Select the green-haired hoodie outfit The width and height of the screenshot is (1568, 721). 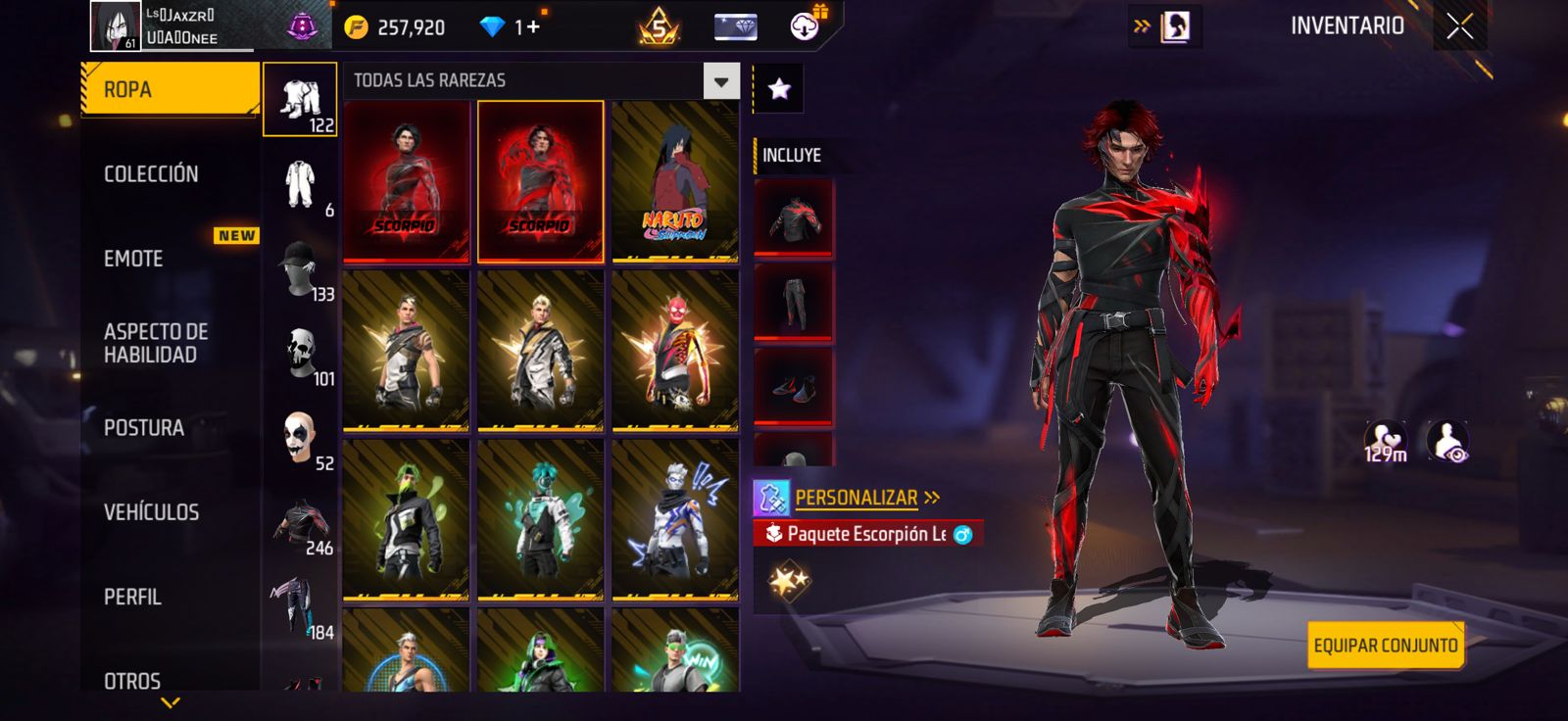point(406,519)
